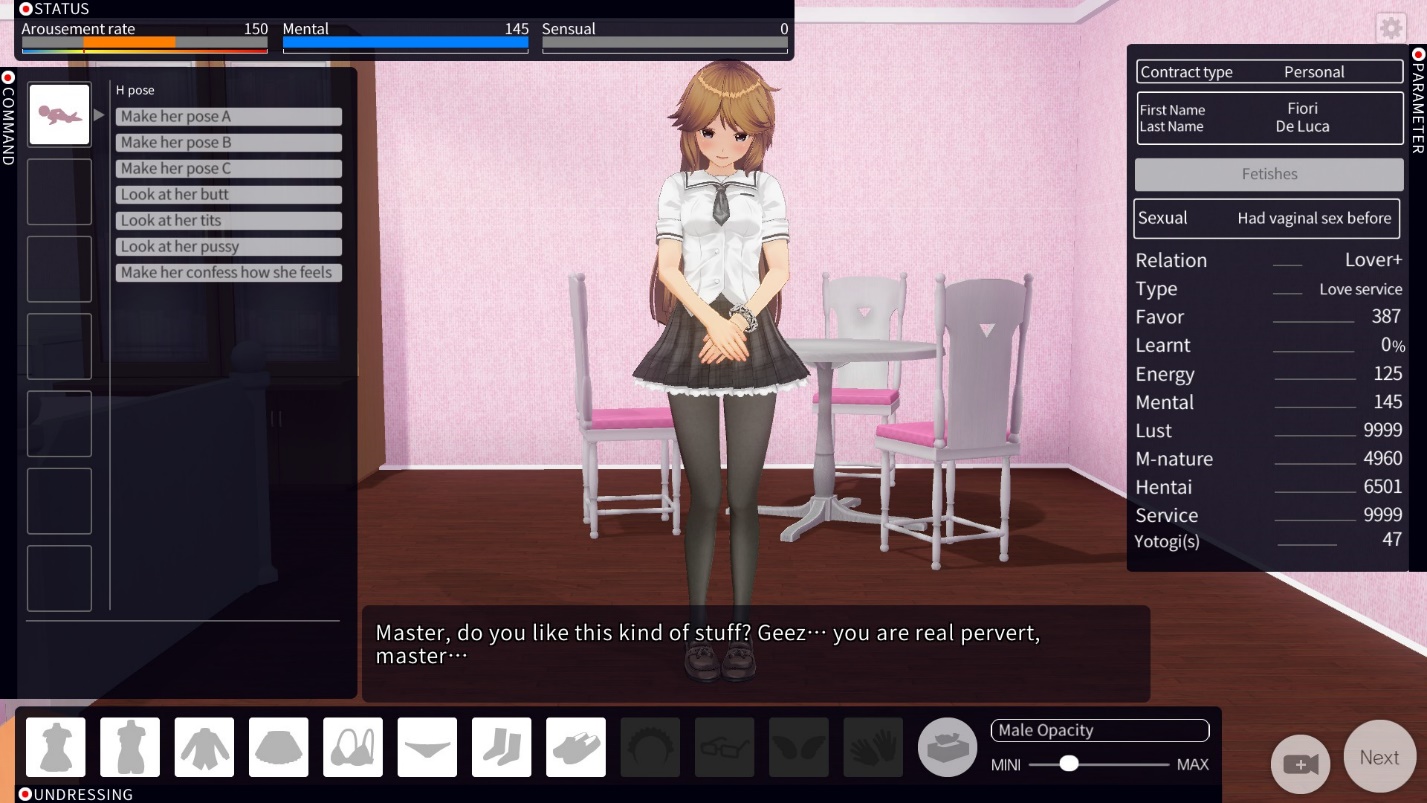The image size is (1427, 803).
Task: Select the H pose category thumbnail
Action: tap(59, 114)
